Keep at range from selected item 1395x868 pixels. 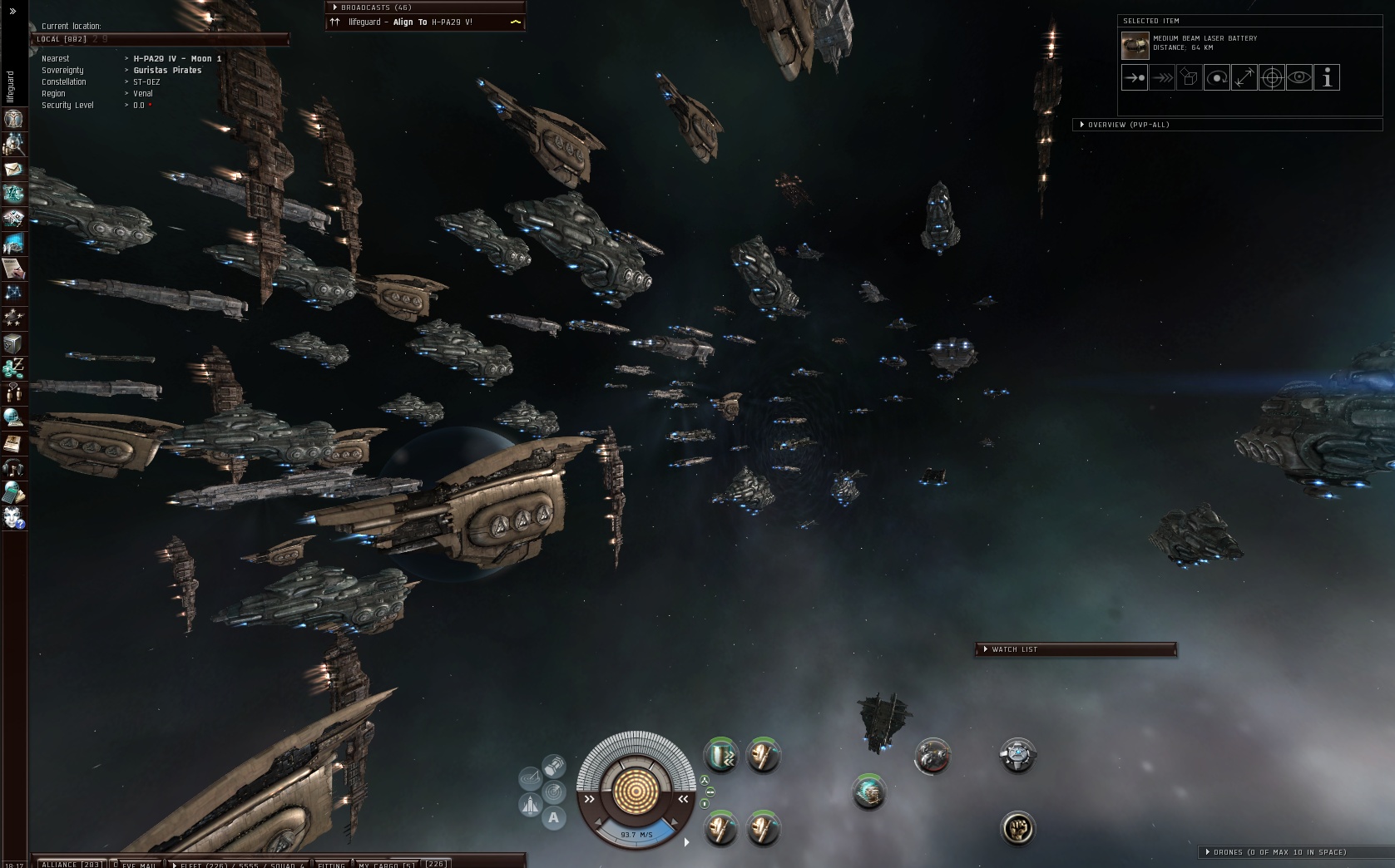point(1244,78)
